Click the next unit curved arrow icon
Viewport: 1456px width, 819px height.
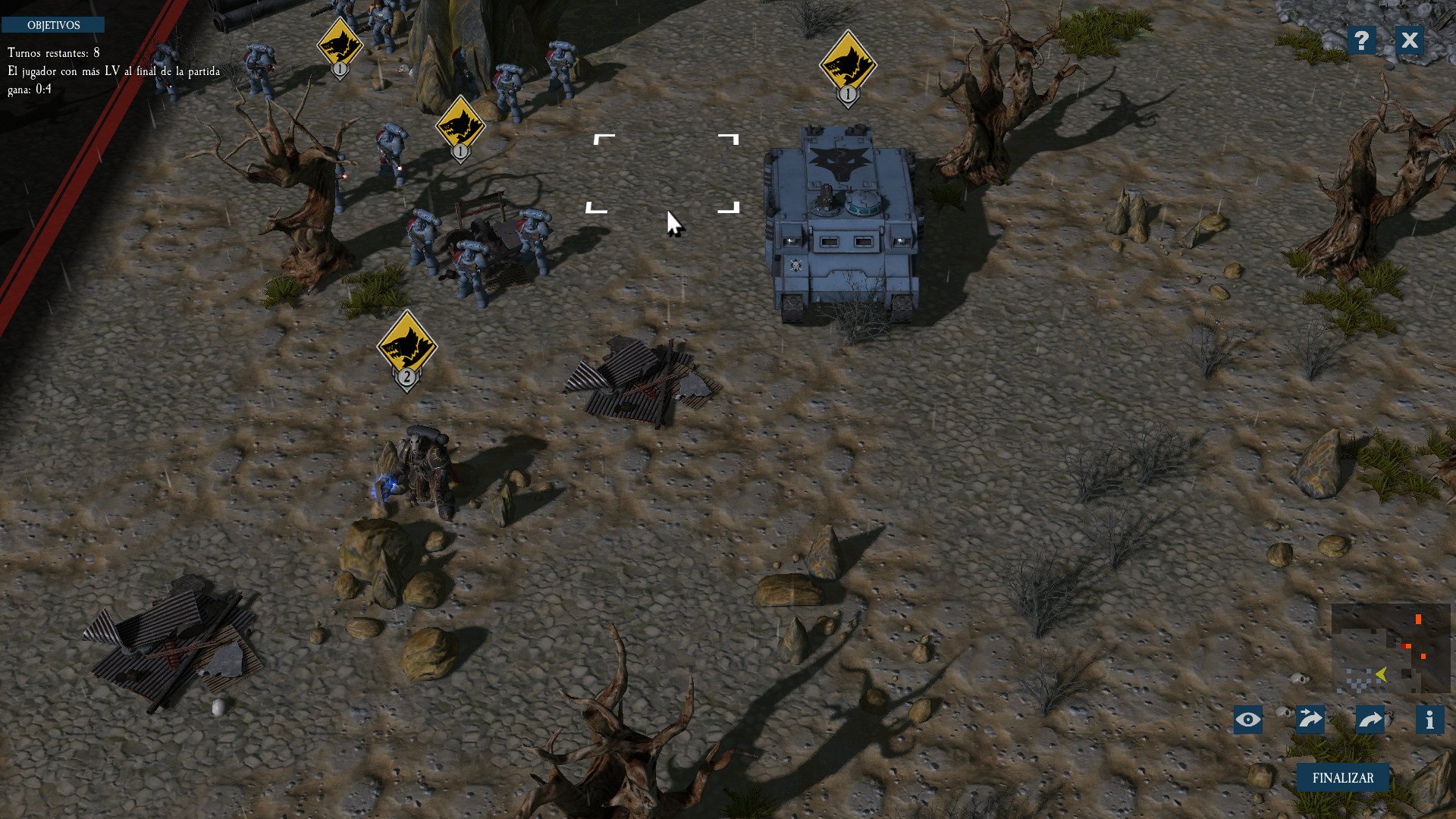coord(1370,720)
